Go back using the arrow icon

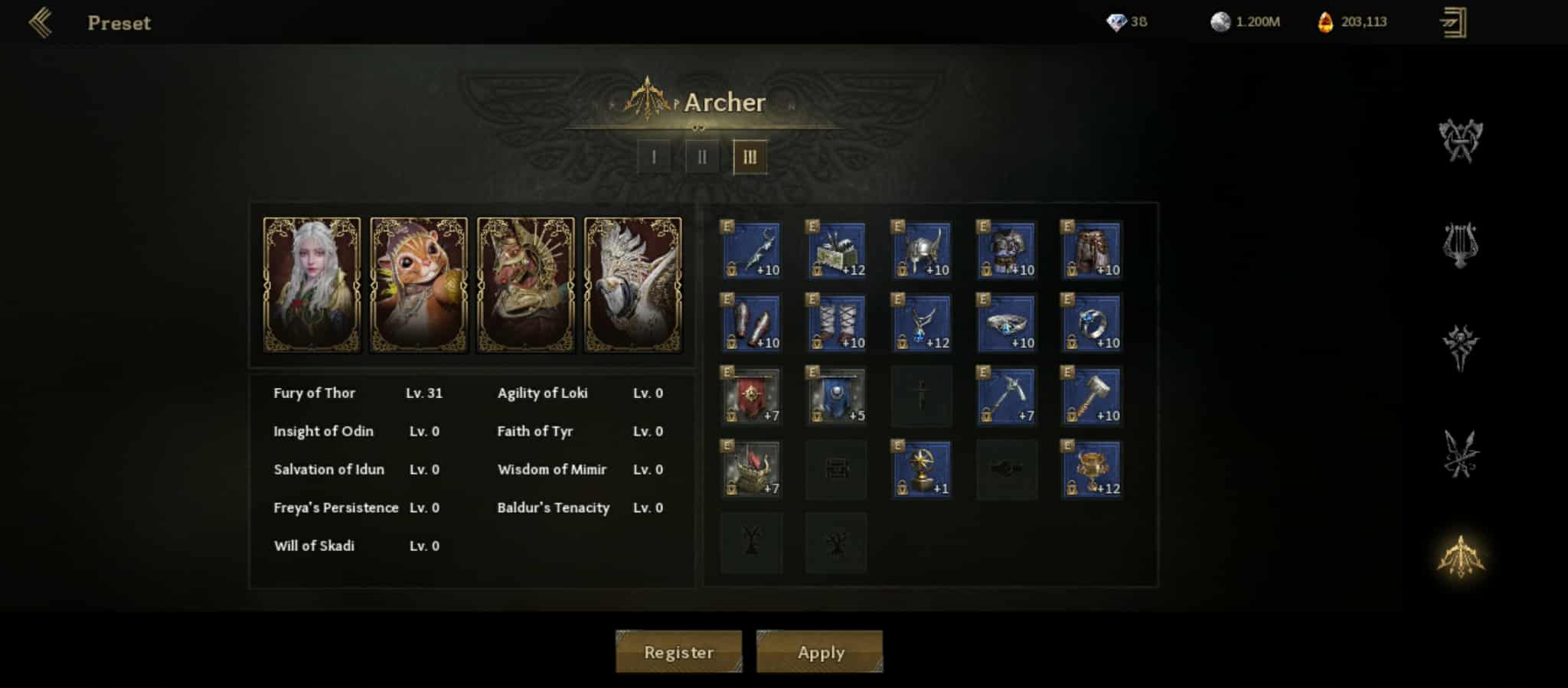41,23
